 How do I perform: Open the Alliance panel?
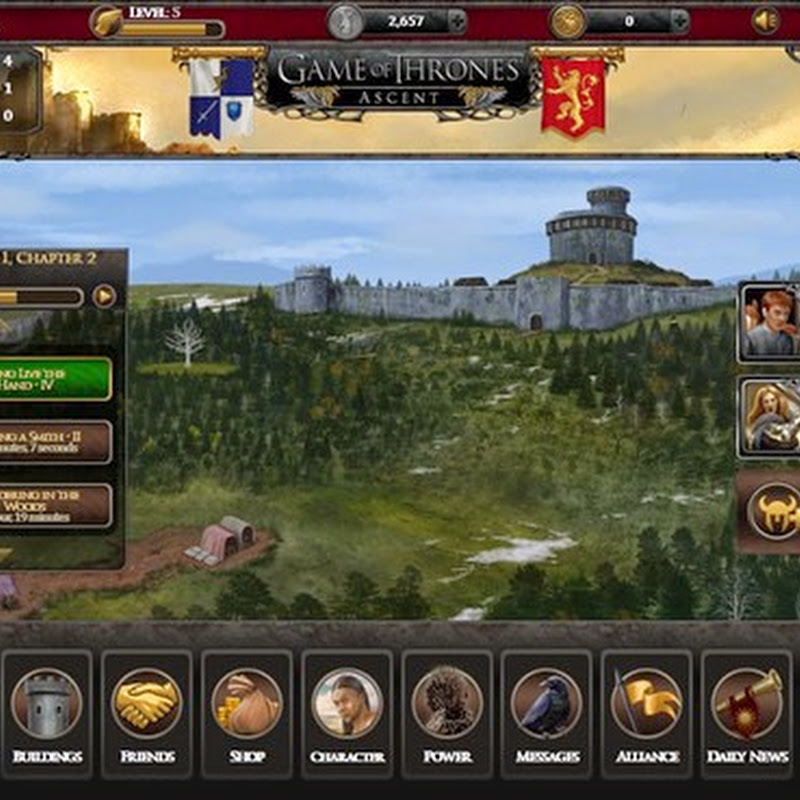[x=647, y=712]
